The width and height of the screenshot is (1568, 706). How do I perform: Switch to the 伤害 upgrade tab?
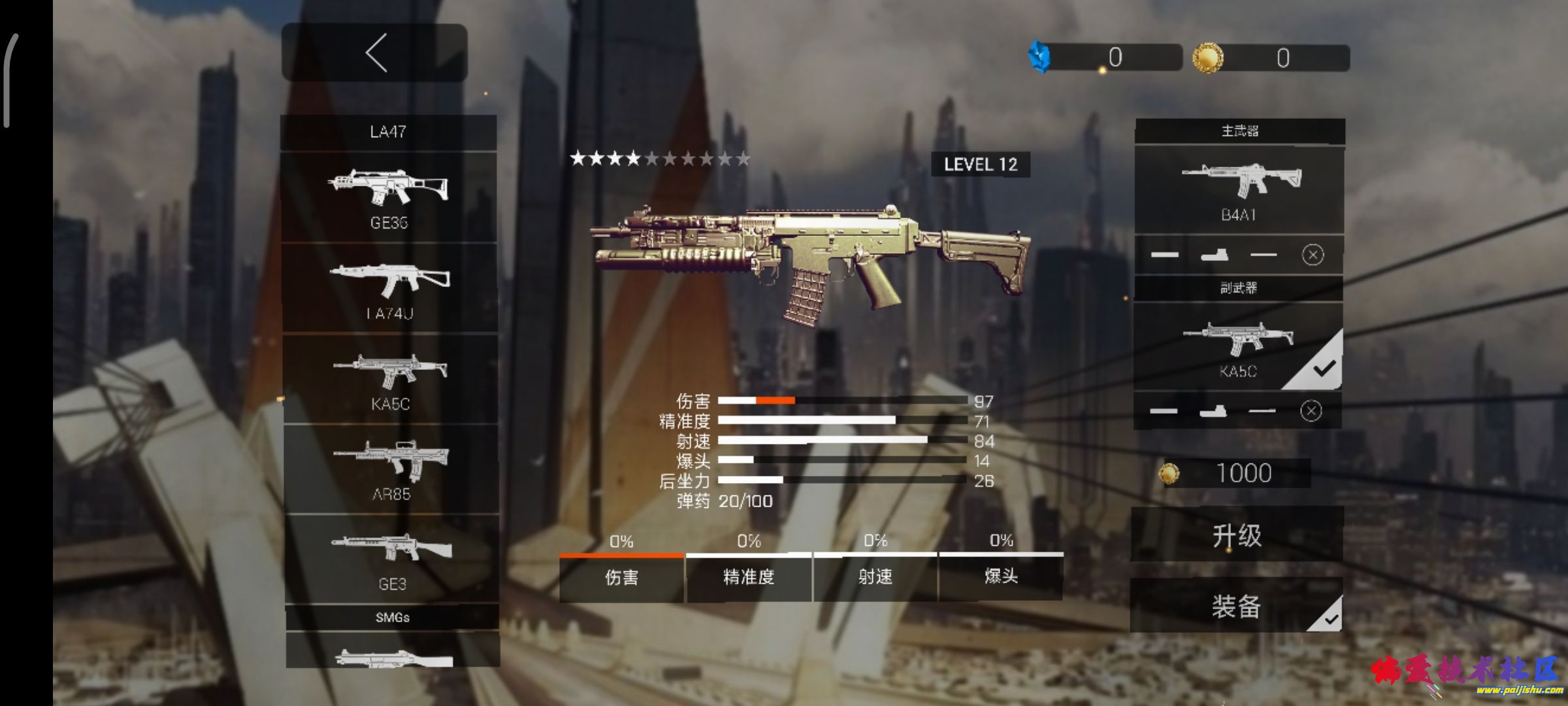coord(621,577)
